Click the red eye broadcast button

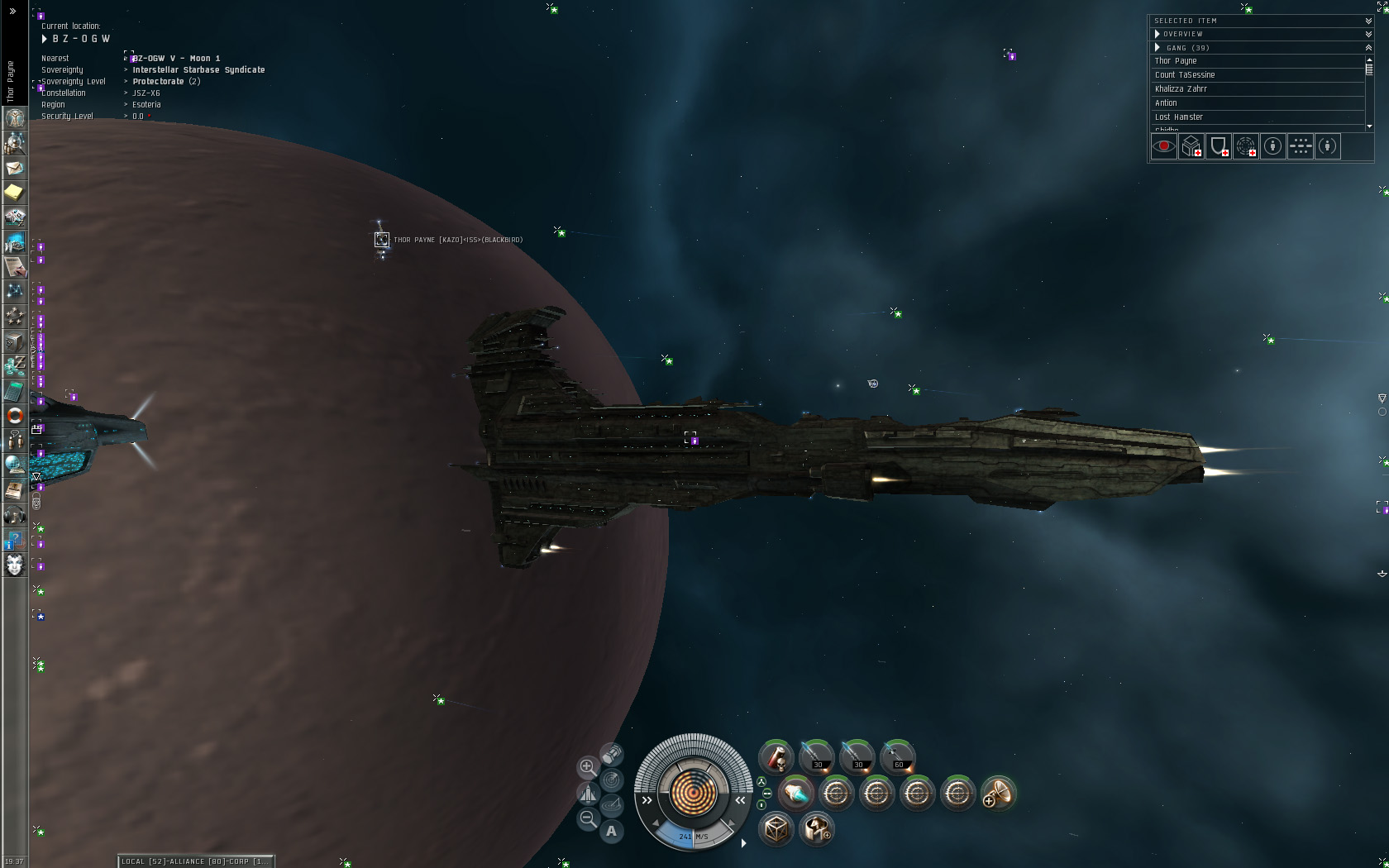[1163, 147]
